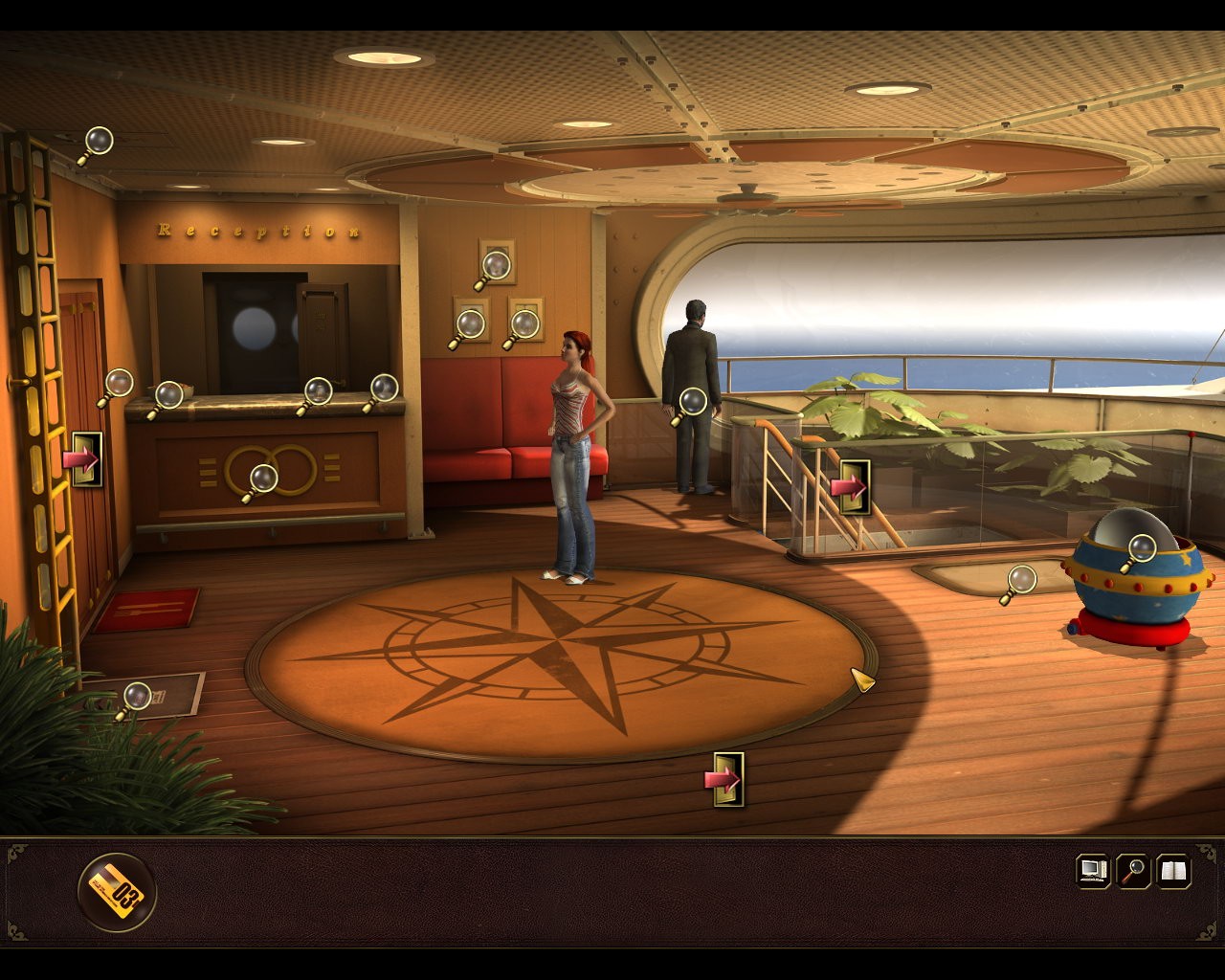
Task: Examine the hotspot marker on the suited man
Action: click(x=691, y=403)
